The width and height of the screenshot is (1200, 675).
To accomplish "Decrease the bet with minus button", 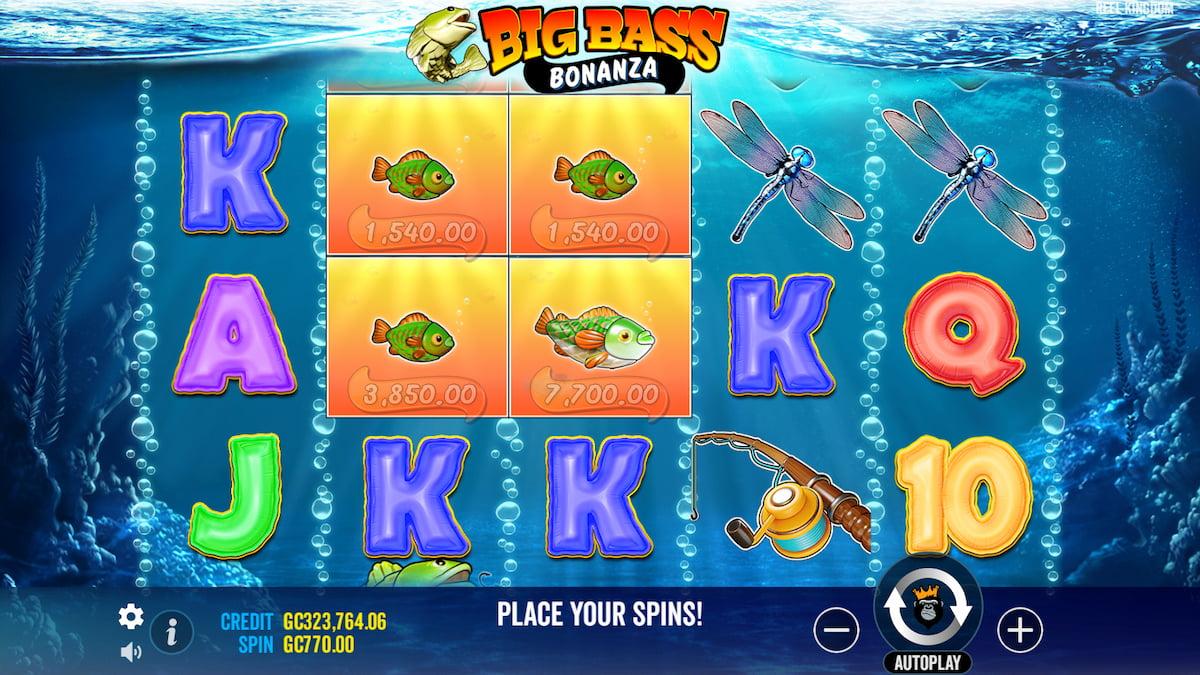I will [x=836, y=629].
